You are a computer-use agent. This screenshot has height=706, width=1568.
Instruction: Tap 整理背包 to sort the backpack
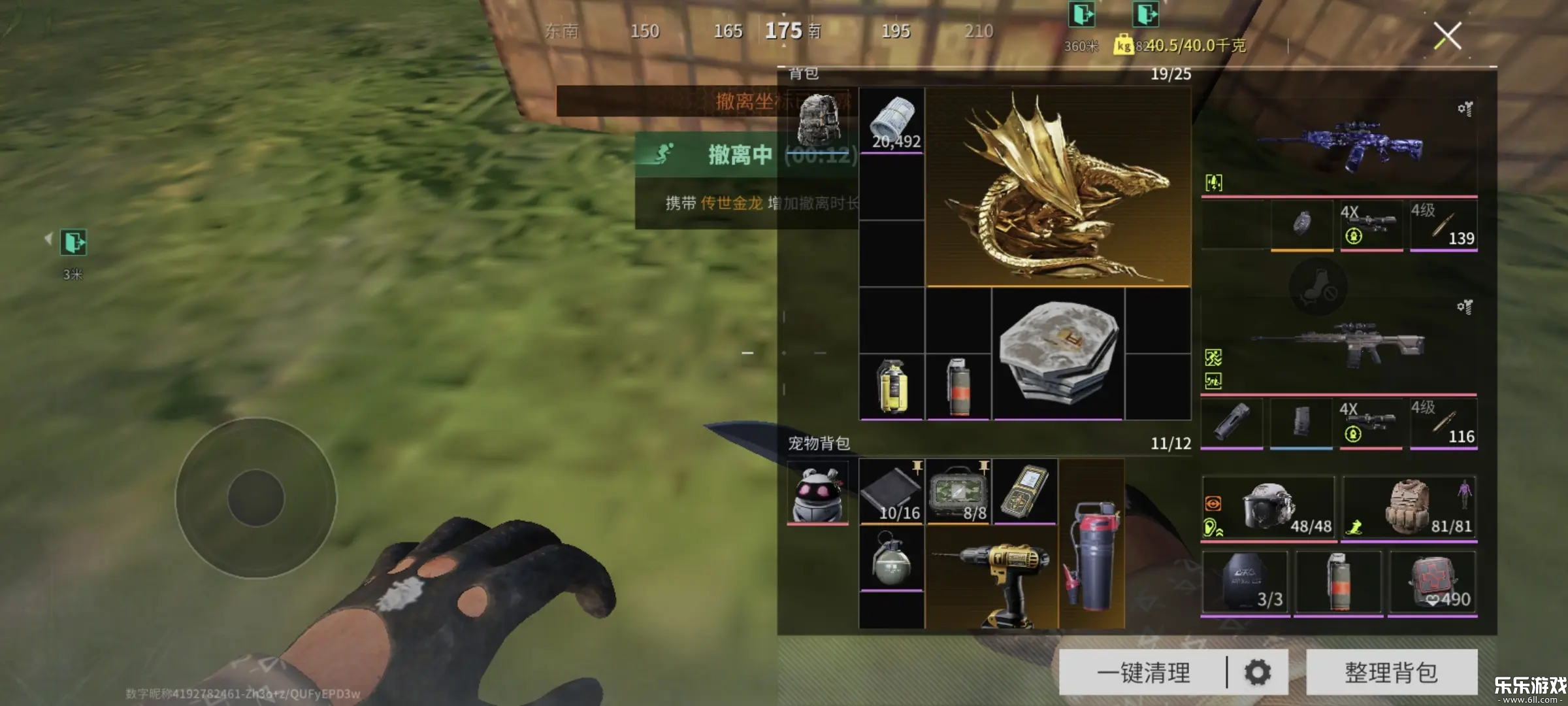(x=1391, y=672)
